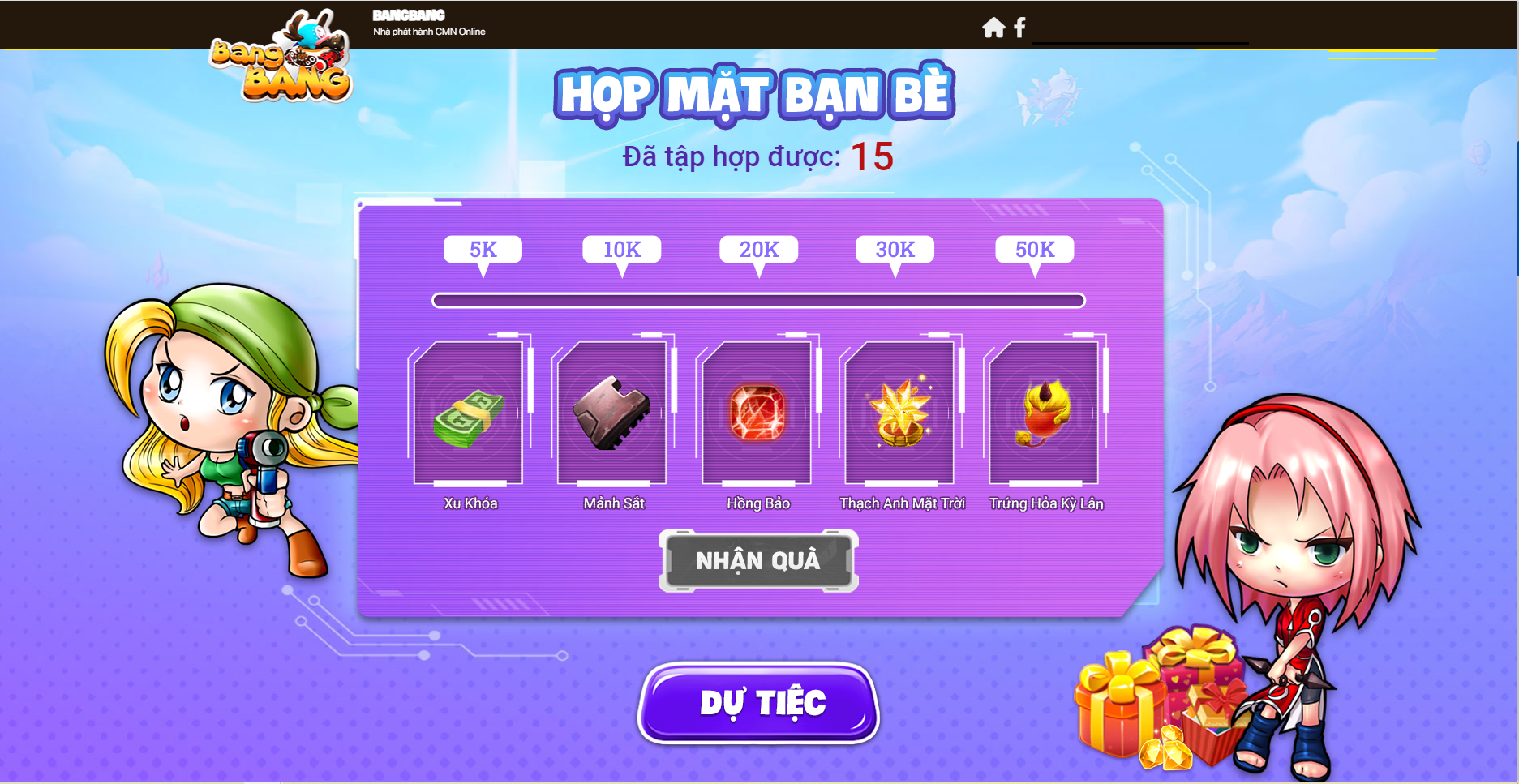Image resolution: width=1519 pixels, height=784 pixels.
Task: Open the 20K reward tier
Action: [x=758, y=250]
